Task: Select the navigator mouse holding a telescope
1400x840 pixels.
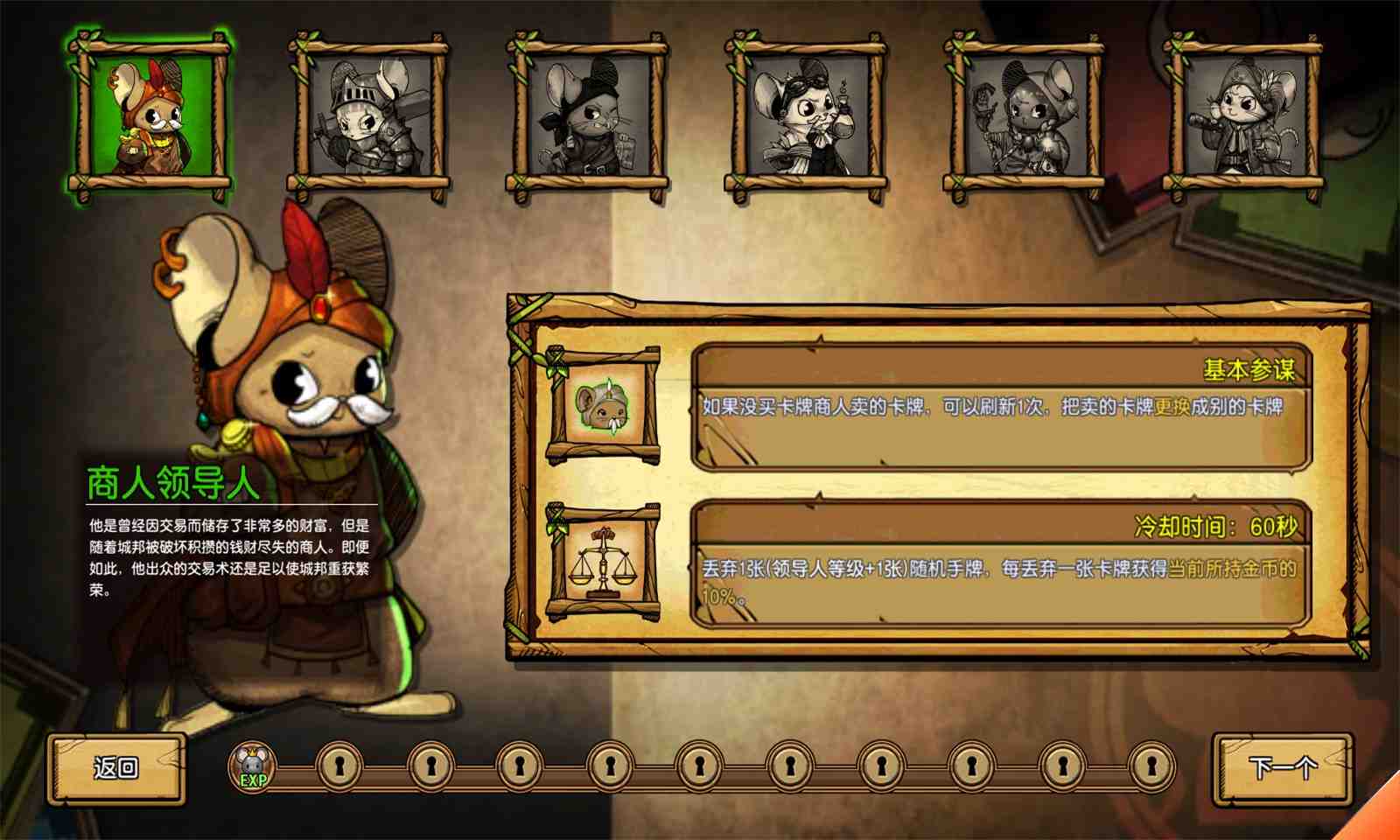Action: coord(1242,116)
